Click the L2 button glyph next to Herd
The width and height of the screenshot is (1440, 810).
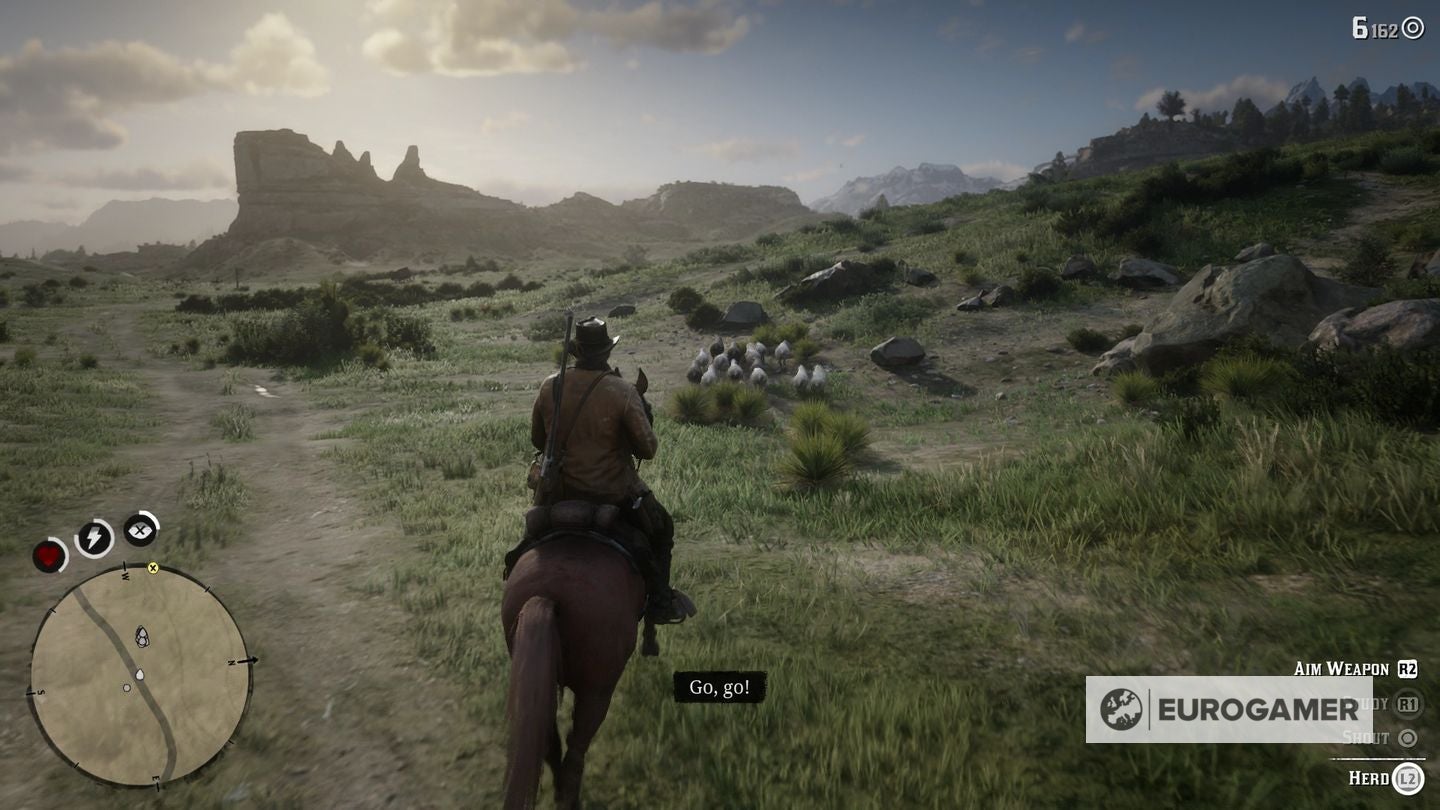click(x=1408, y=778)
